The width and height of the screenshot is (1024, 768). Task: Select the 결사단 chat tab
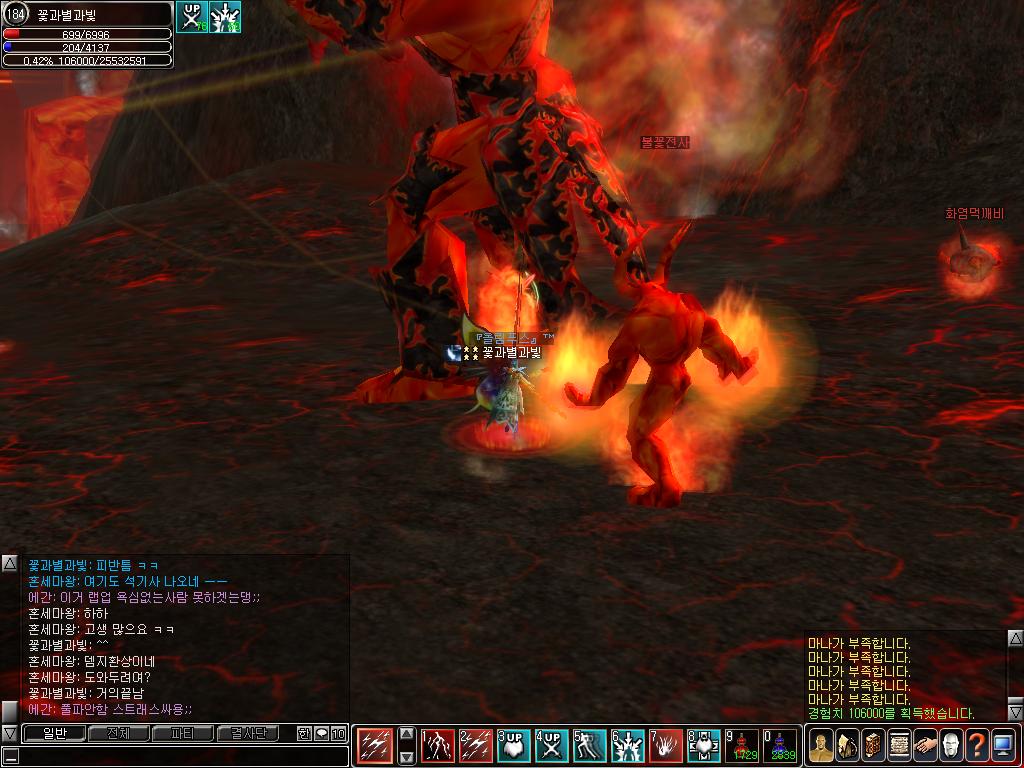tap(249, 733)
